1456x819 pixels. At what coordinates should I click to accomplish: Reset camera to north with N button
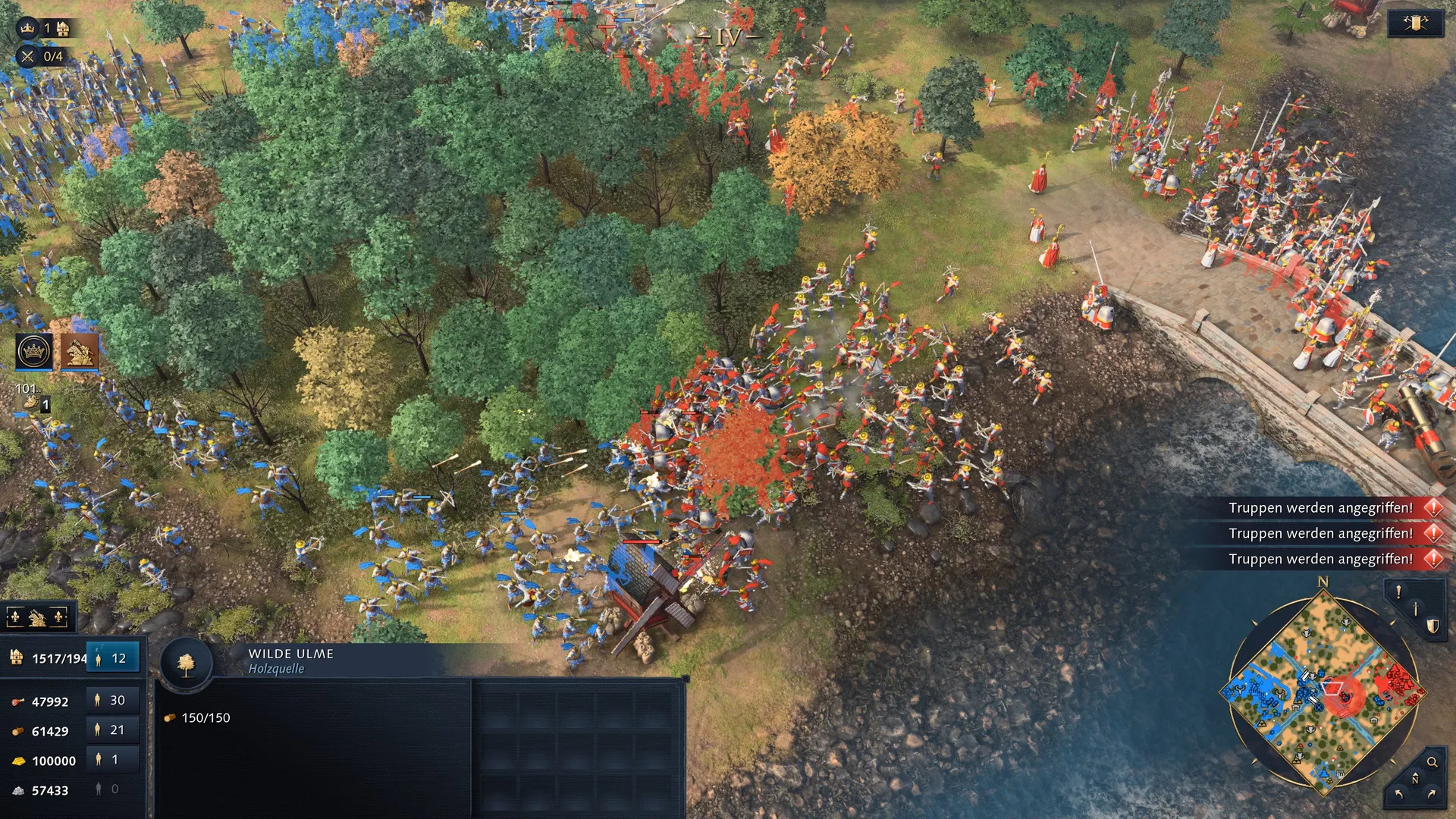pyautogui.click(x=1414, y=779)
